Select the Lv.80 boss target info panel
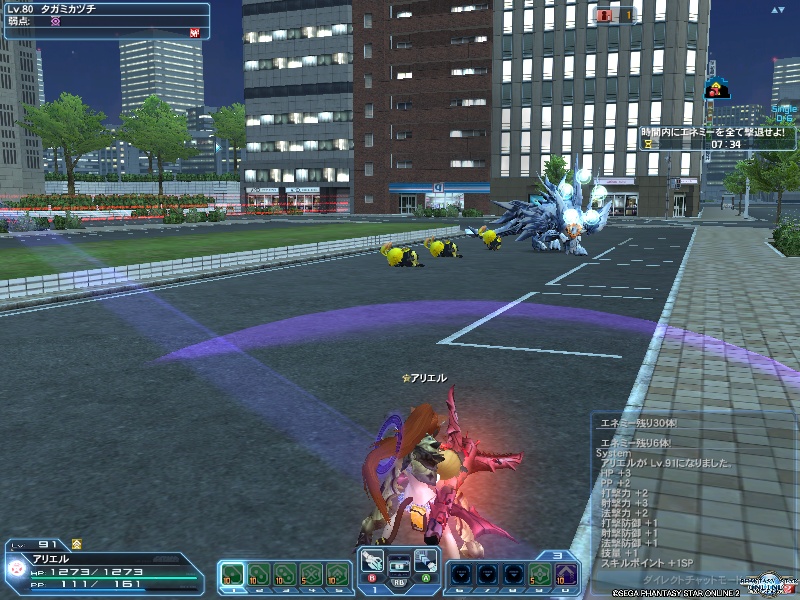Viewport: 800px width, 600px height. click(x=105, y=20)
